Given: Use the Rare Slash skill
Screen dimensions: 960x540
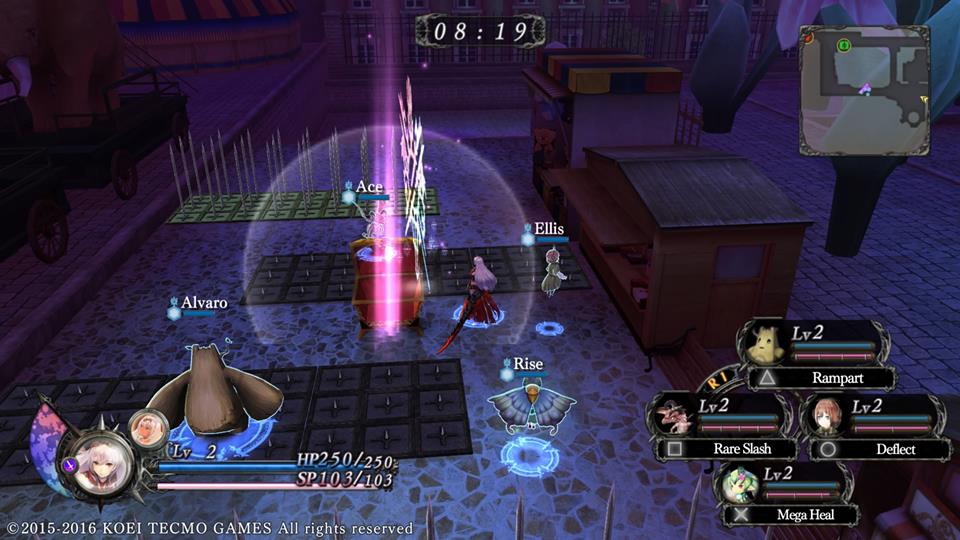Looking at the screenshot, I should point(728,449).
